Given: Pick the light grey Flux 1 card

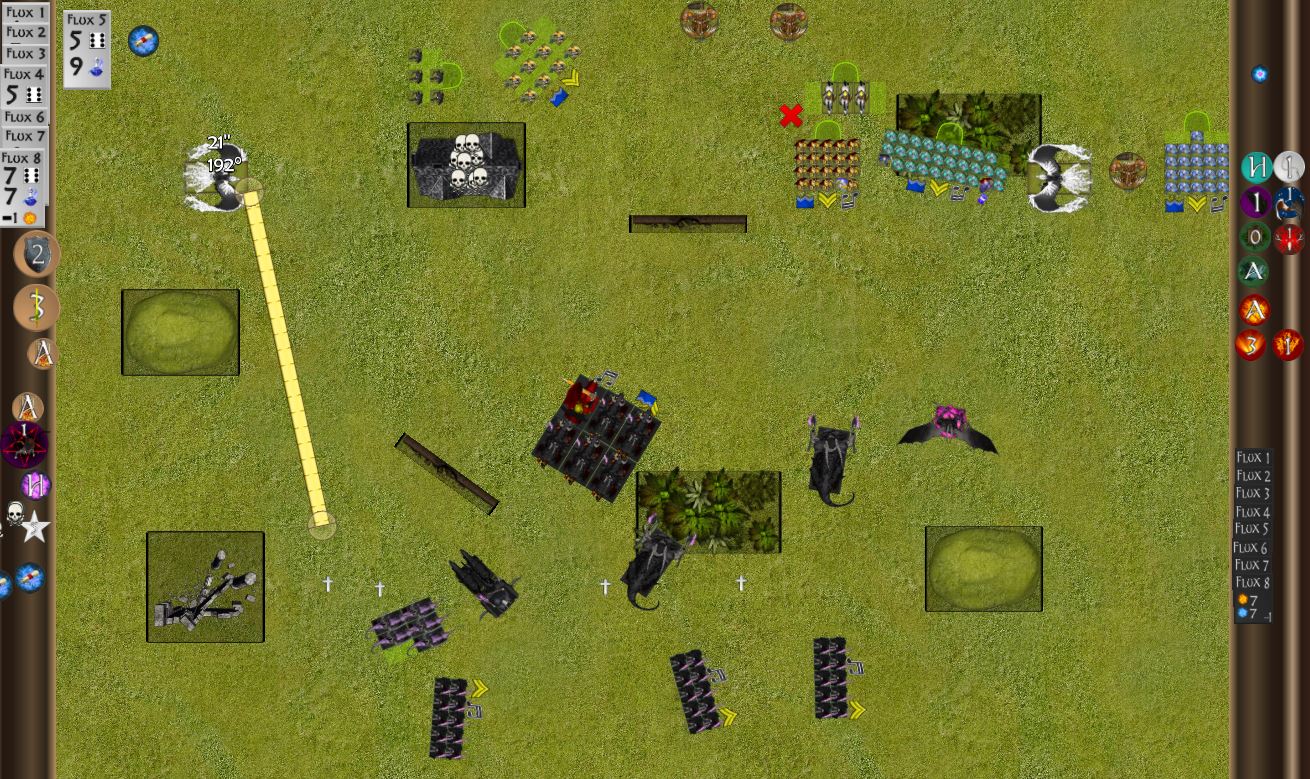Looking at the screenshot, I should 25,12.
